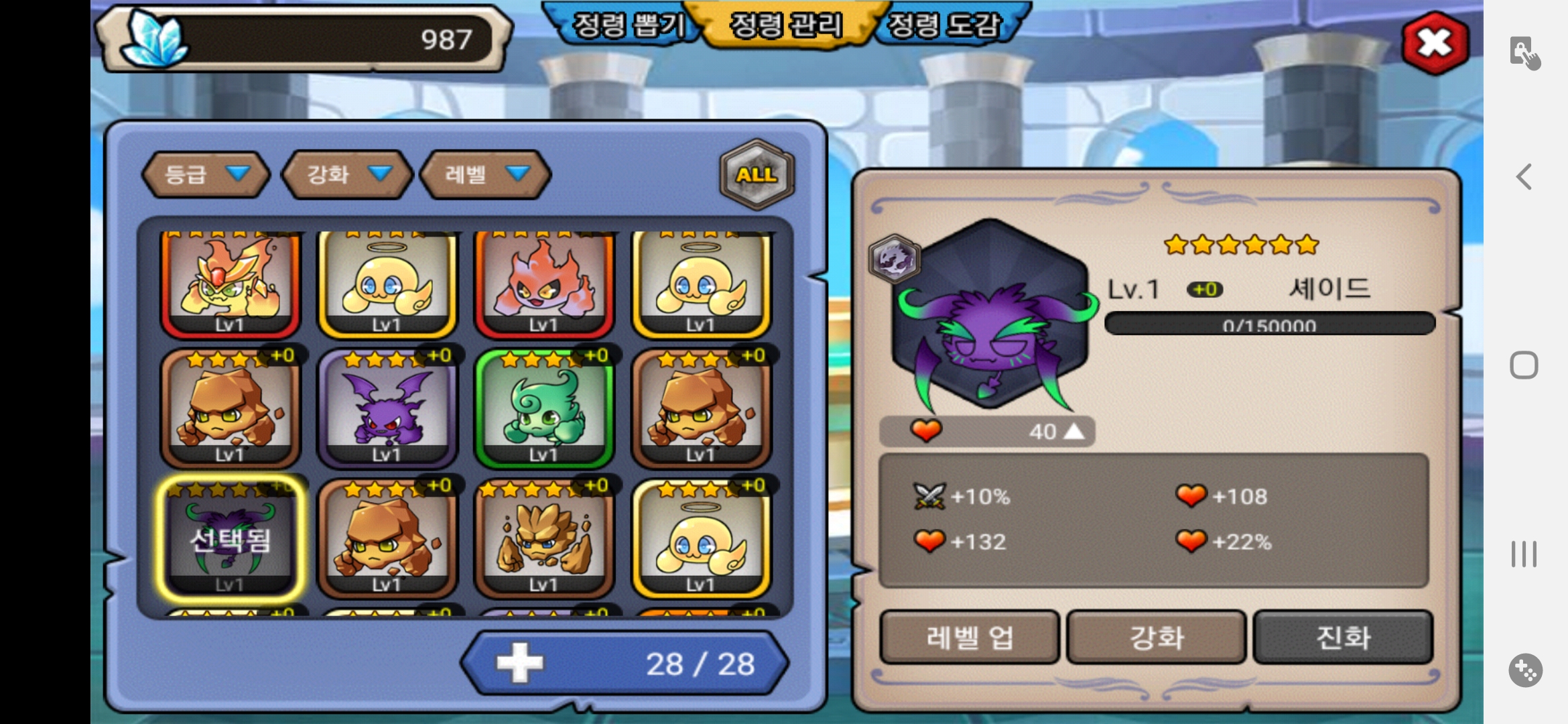Click the 강화 button under spirit stats
Viewport: 1568px width, 724px height.
click(x=1156, y=637)
